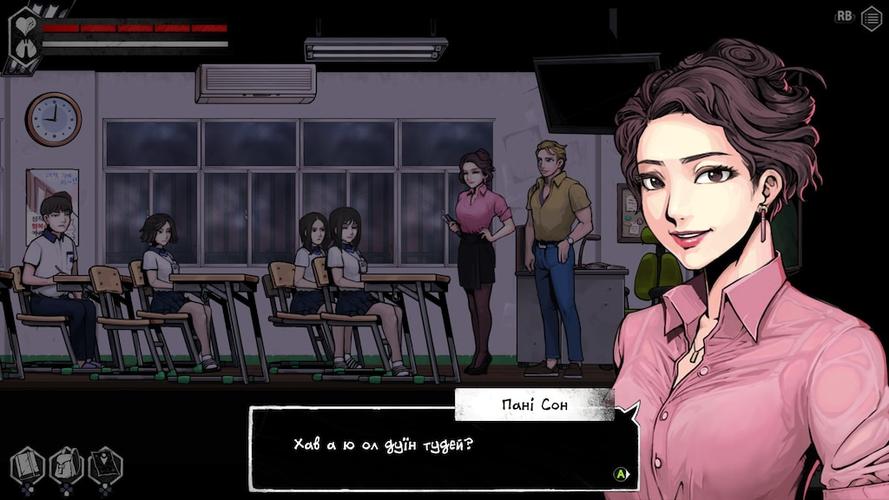Open the backpack inventory icon
This screenshot has width=889, height=500.
[66, 466]
